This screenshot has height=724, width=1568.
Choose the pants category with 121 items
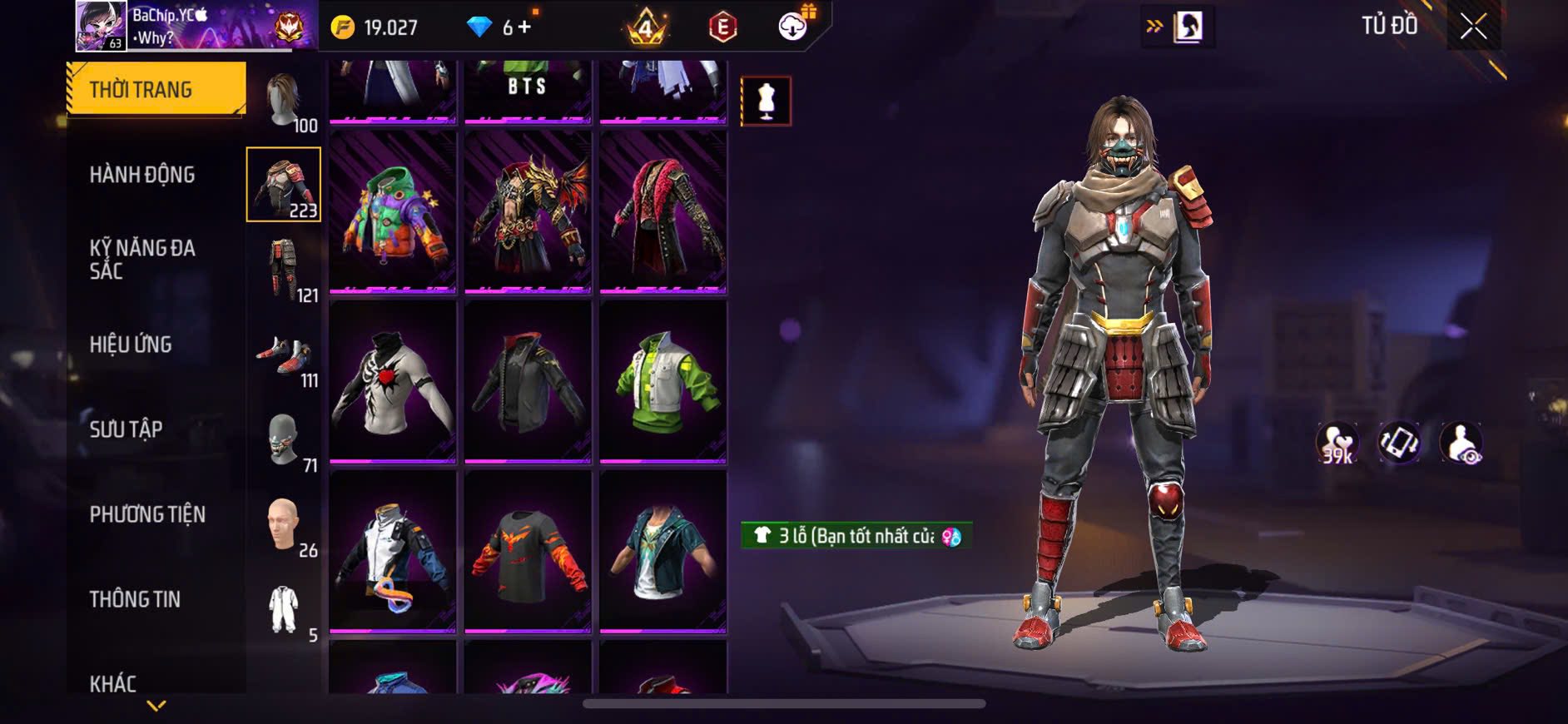point(284,270)
